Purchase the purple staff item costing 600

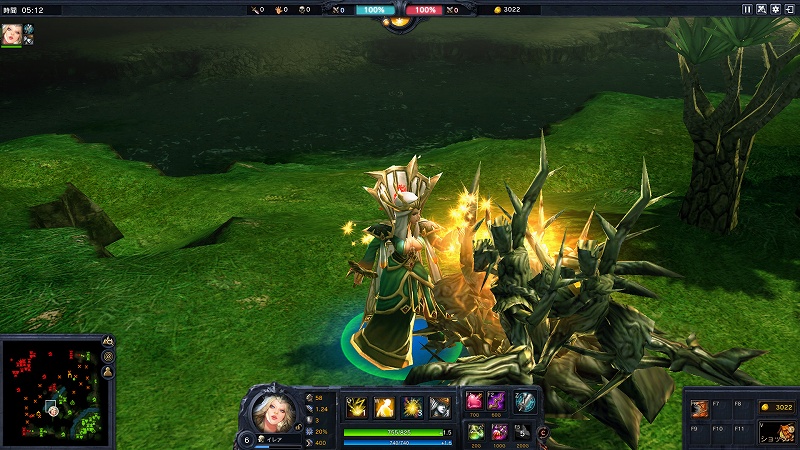tap(496, 401)
